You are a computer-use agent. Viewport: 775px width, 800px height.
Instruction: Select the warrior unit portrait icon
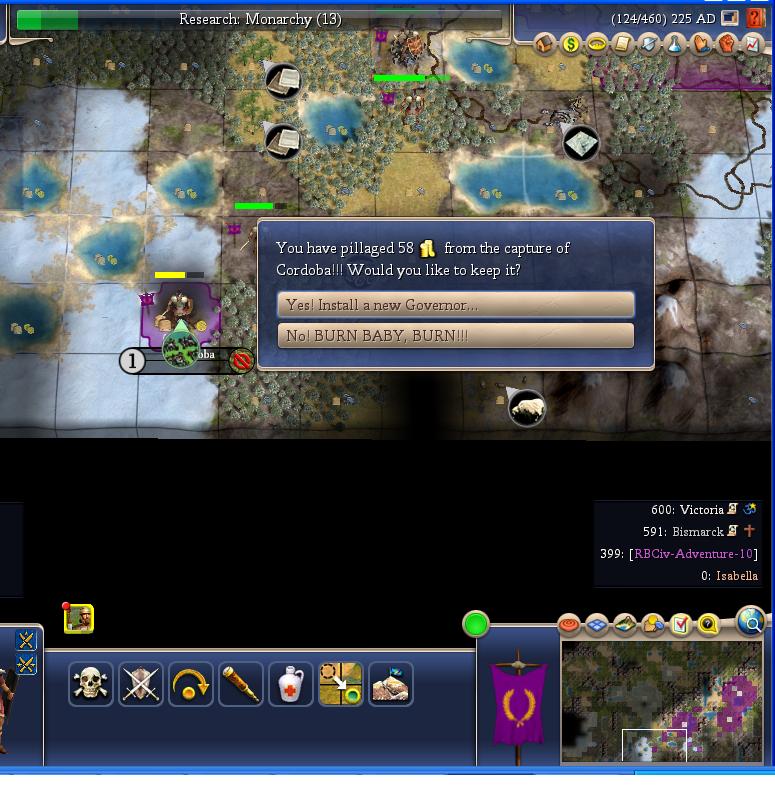[79, 619]
